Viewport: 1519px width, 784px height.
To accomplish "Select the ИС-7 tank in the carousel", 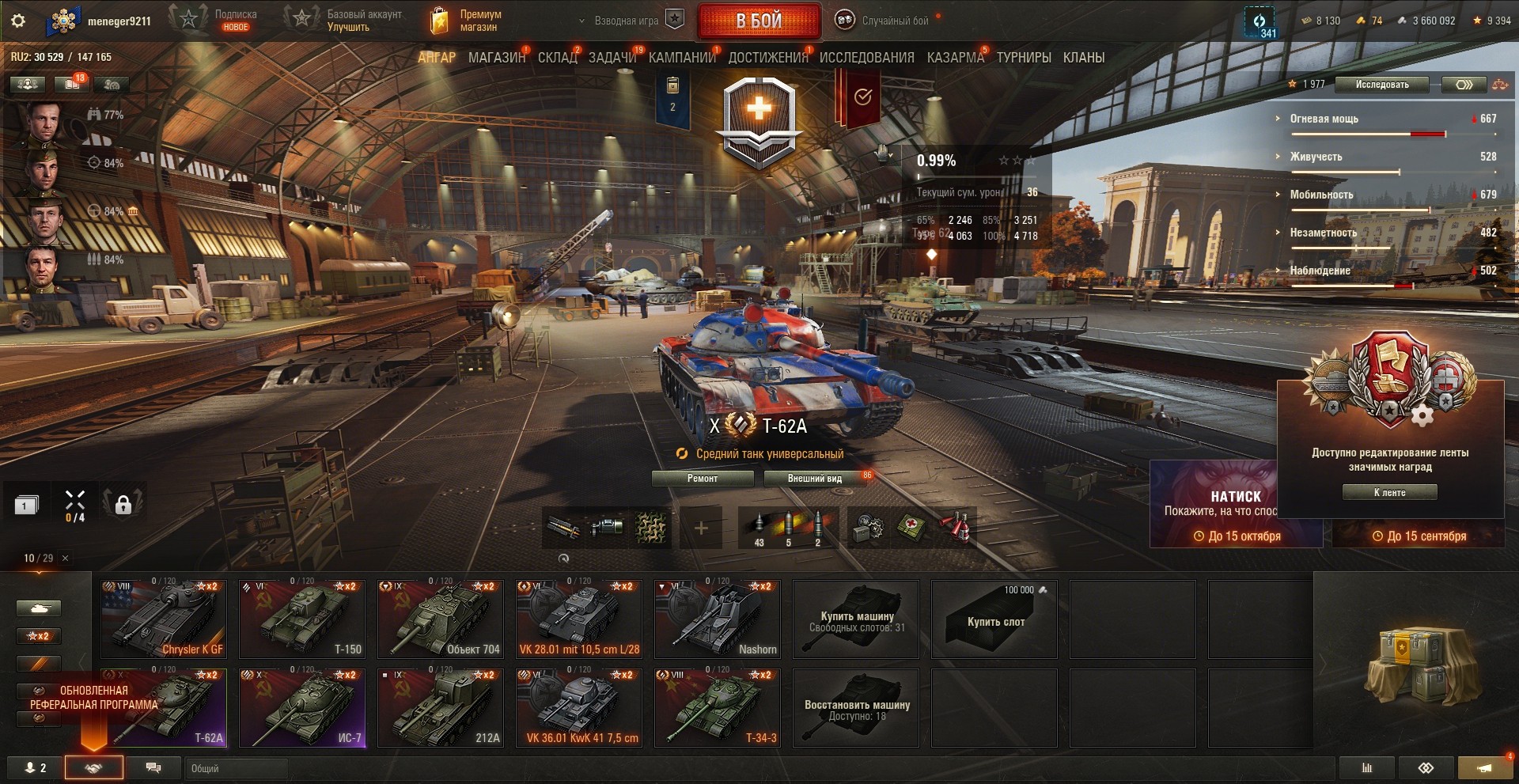I will [302, 707].
